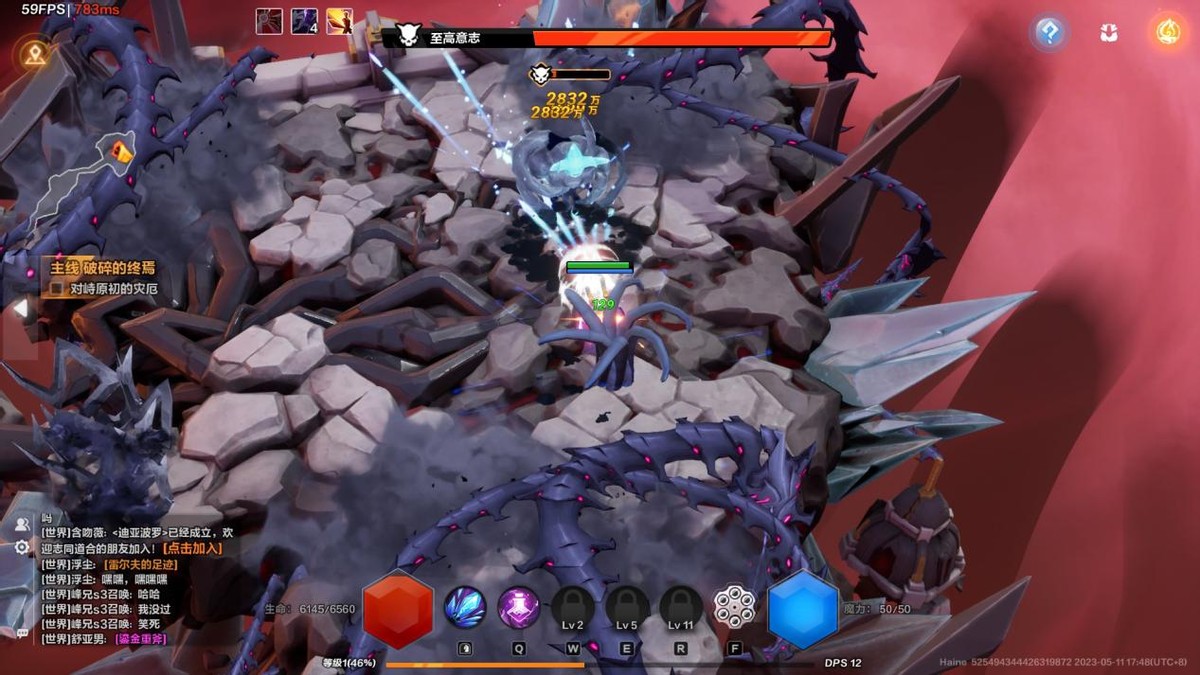The height and width of the screenshot is (675, 1200).
Task: Select the locked Lv 11 skill slot
Action: 681,608
